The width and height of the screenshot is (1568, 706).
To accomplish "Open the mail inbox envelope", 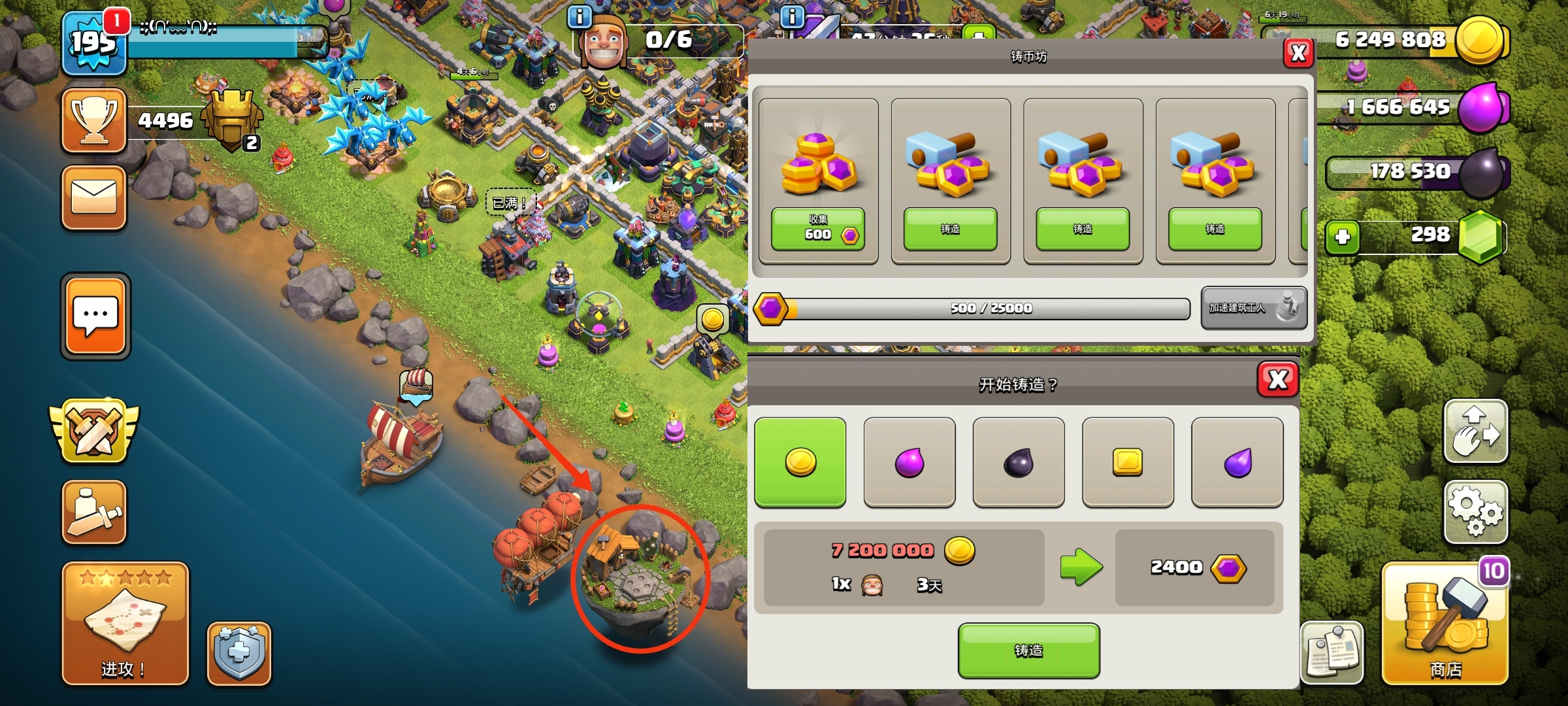I will (94, 197).
